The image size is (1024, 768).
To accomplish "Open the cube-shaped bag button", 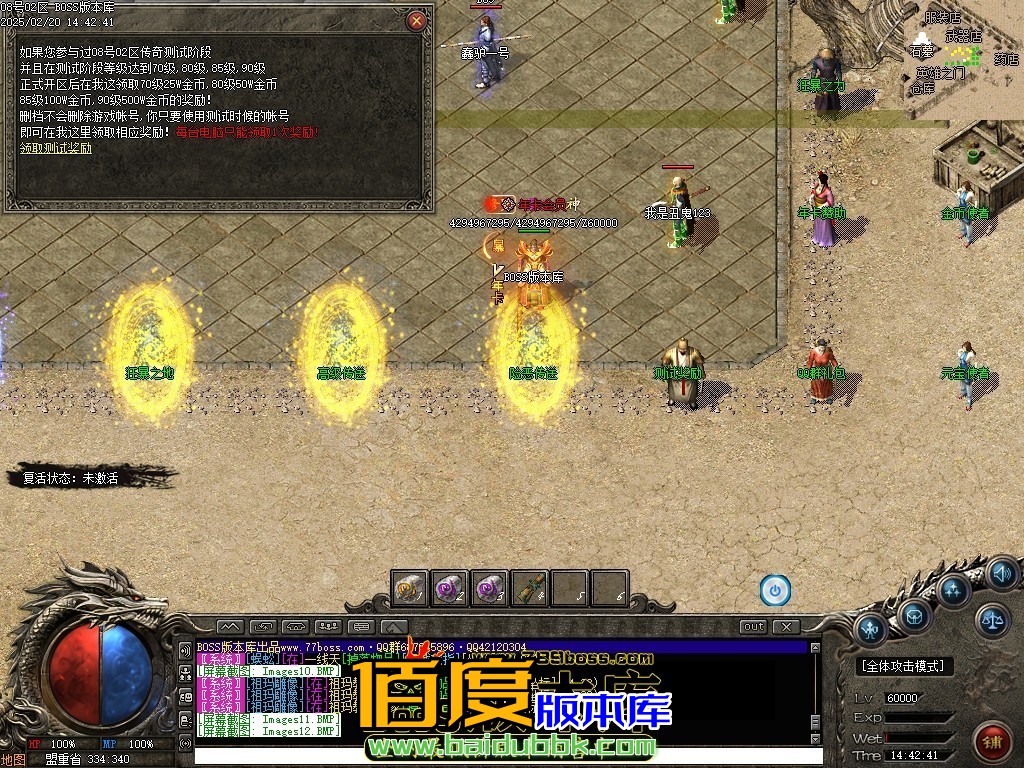I will click(914, 617).
